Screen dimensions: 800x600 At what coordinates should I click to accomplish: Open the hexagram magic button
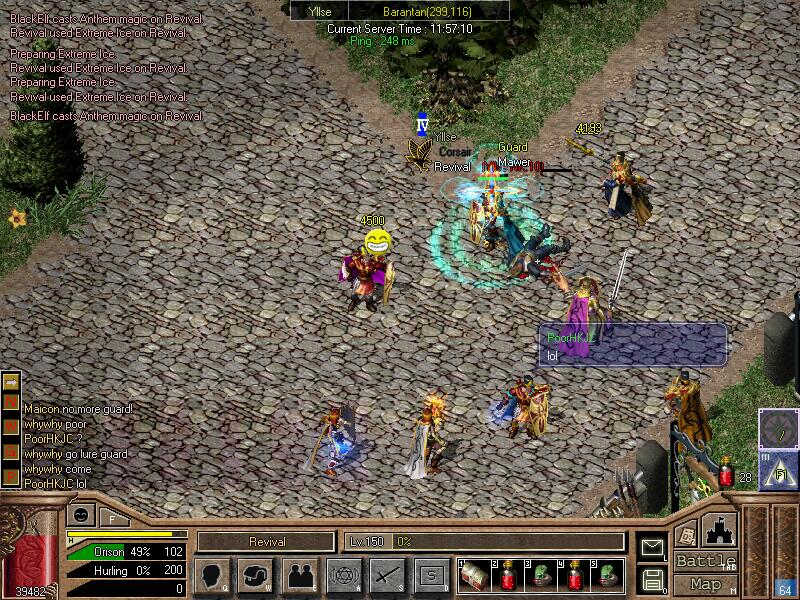(x=343, y=575)
